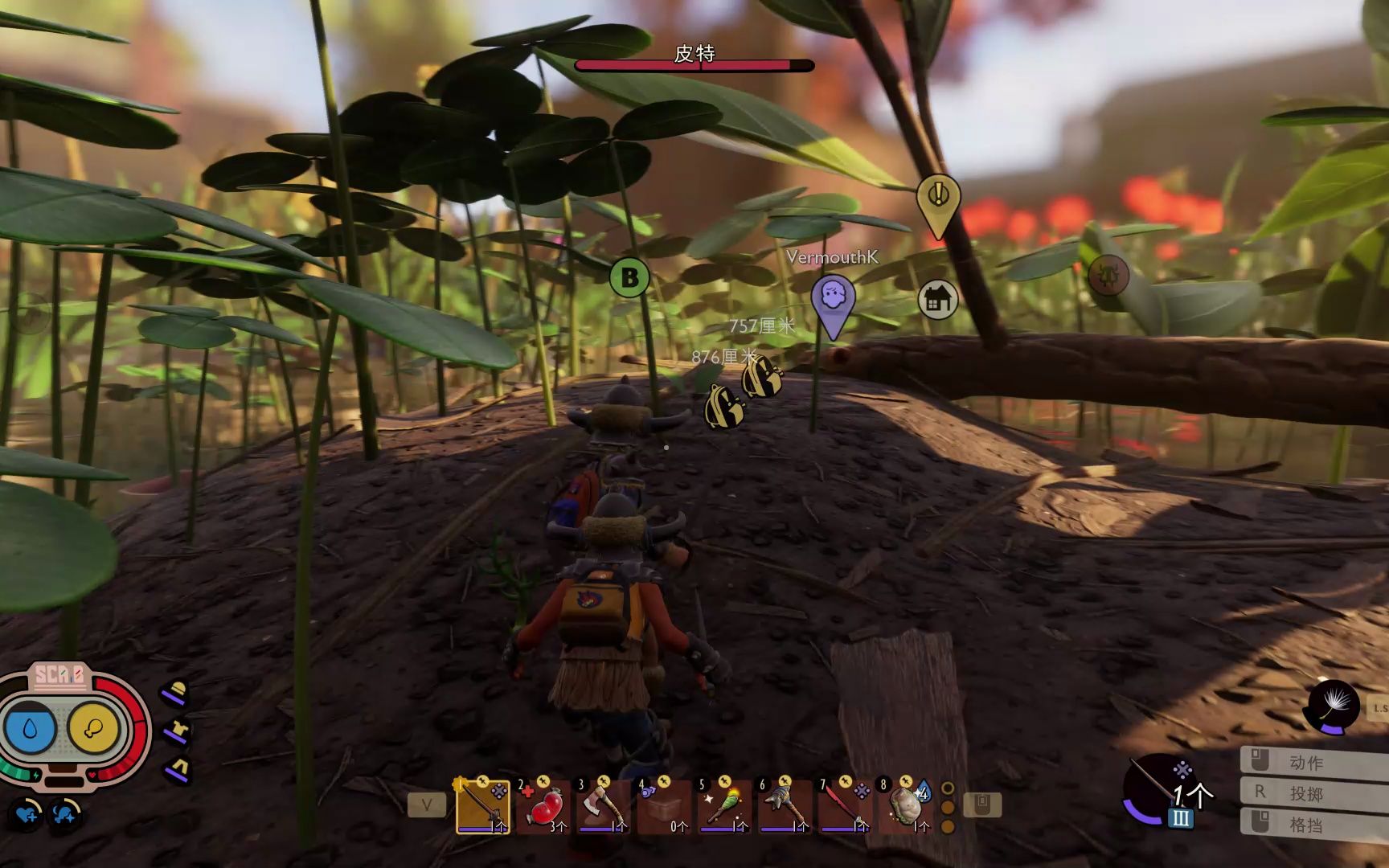This screenshot has width=1389, height=868.
Task: Equip the spiked hammer in slot 6
Action: pyautogui.click(x=785, y=806)
